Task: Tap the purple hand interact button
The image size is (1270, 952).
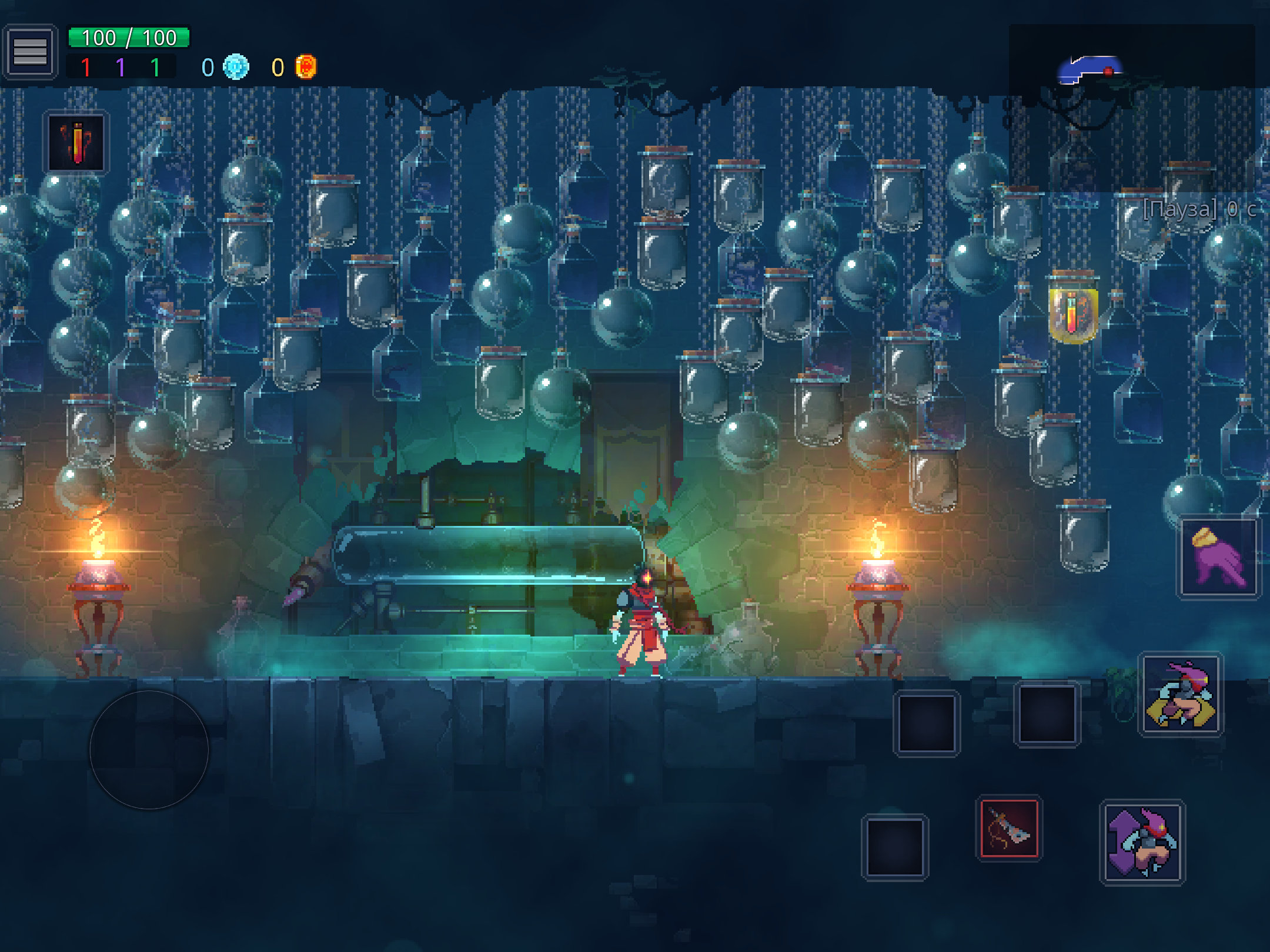Action: click(1218, 558)
